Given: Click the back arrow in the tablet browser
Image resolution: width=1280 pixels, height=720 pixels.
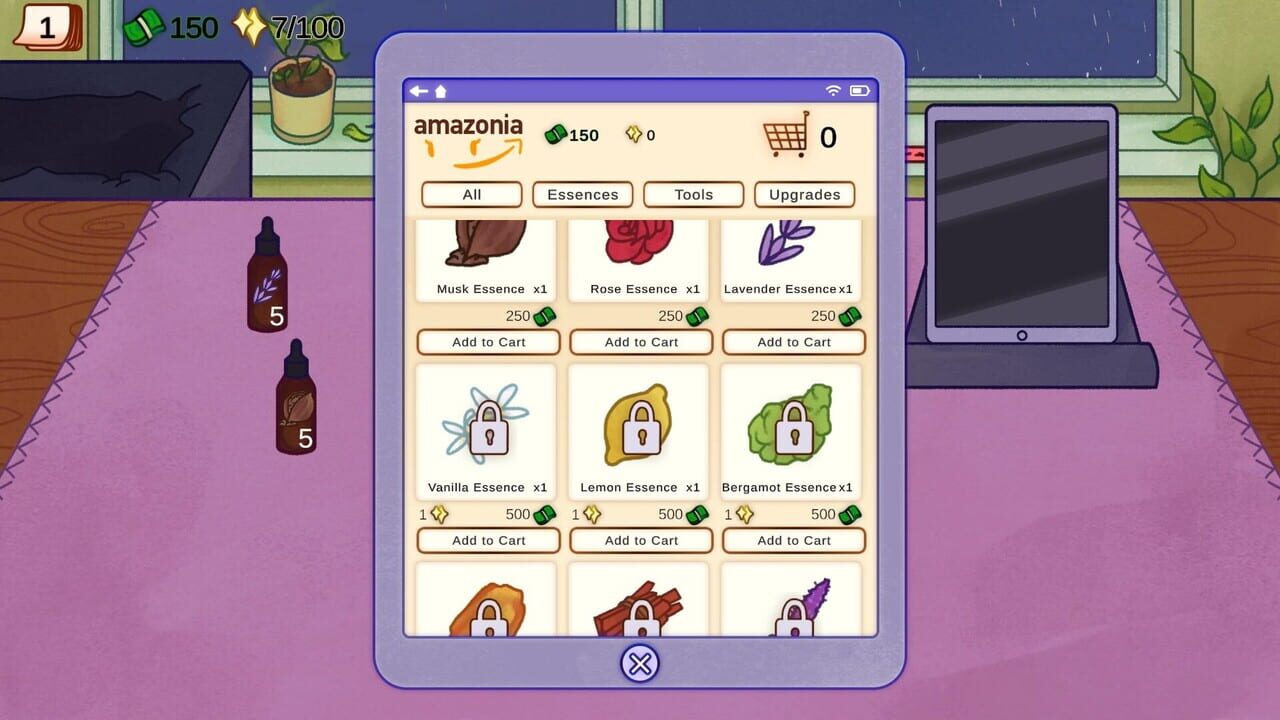Looking at the screenshot, I should (x=419, y=90).
